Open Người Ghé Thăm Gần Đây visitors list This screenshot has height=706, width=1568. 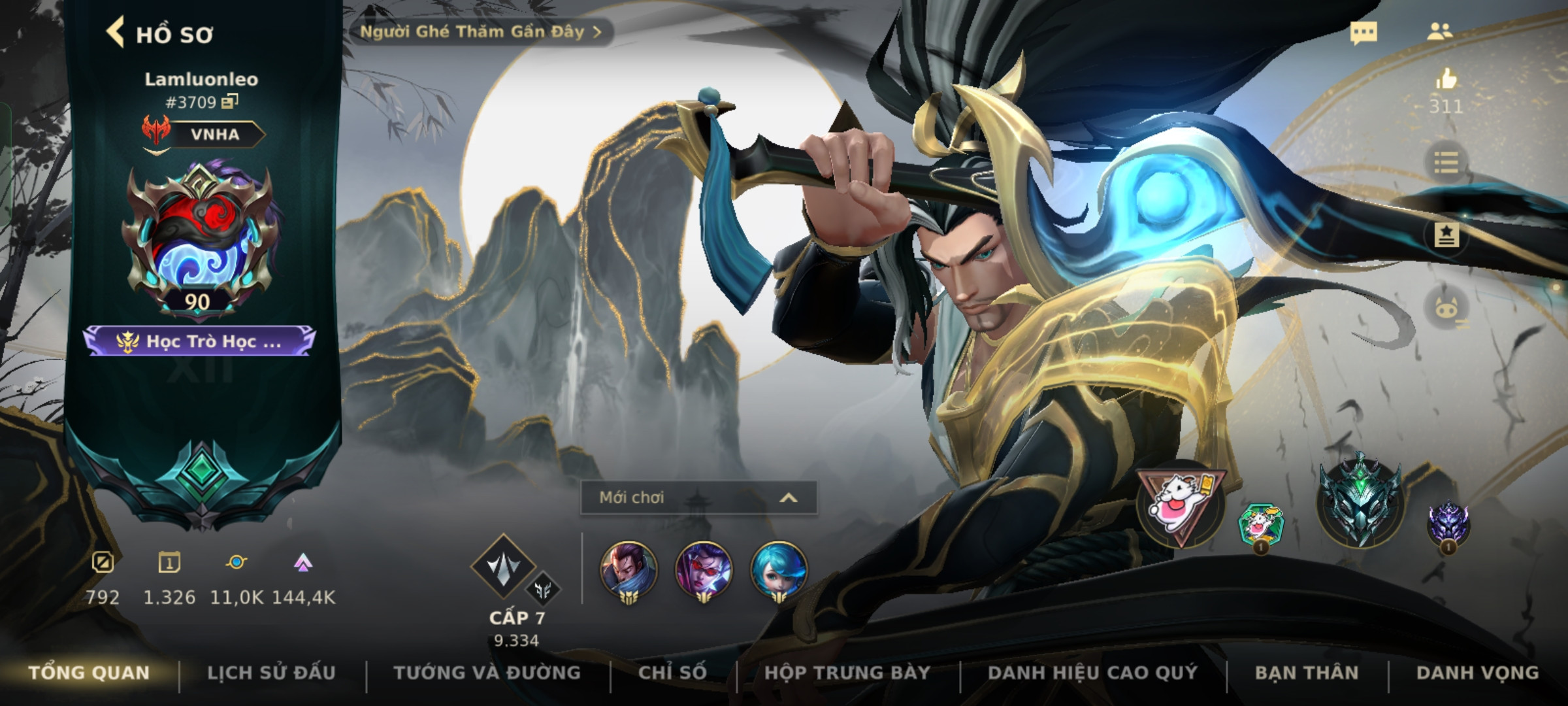(480, 32)
